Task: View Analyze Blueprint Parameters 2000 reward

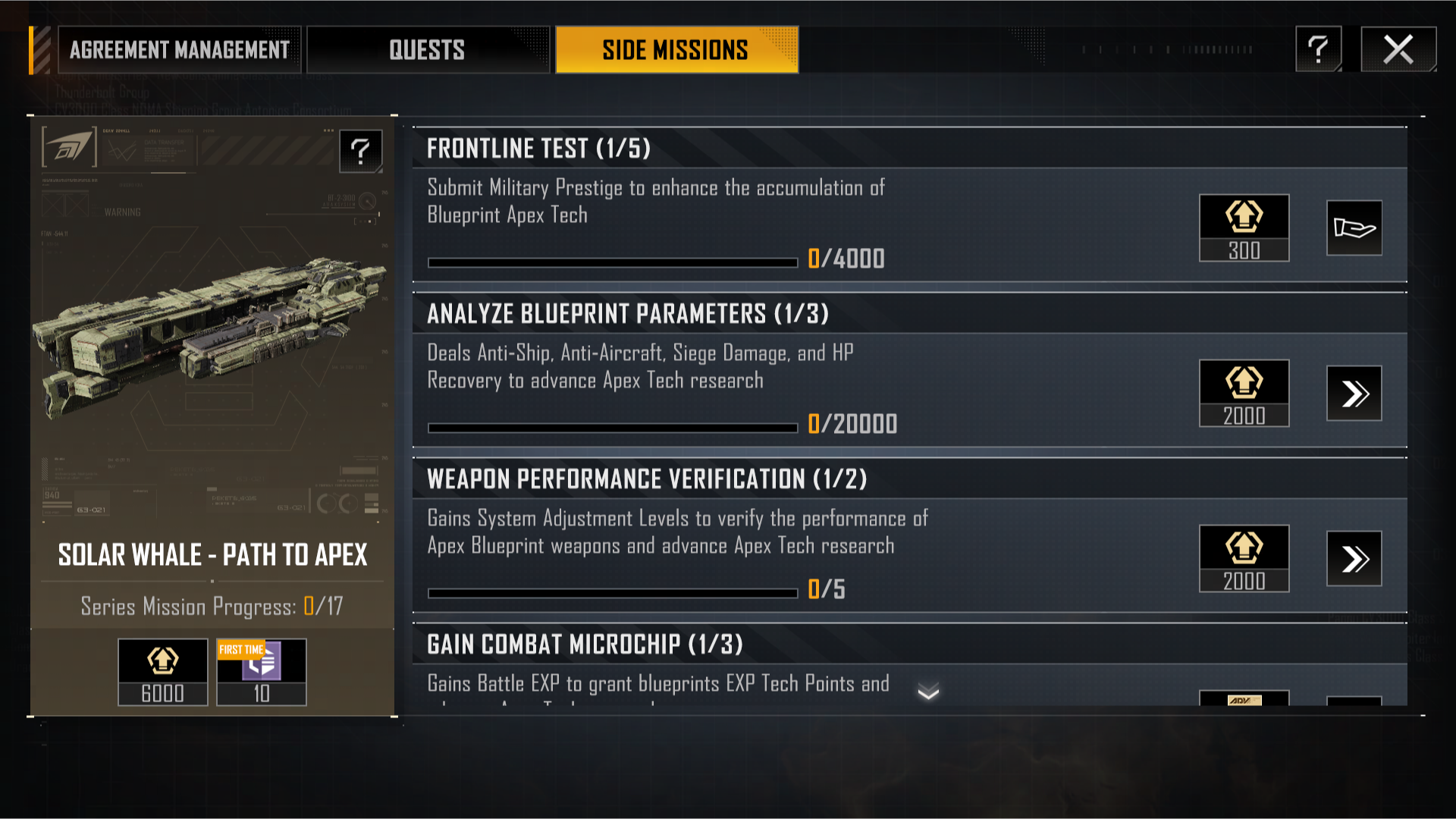Action: [x=1244, y=394]
